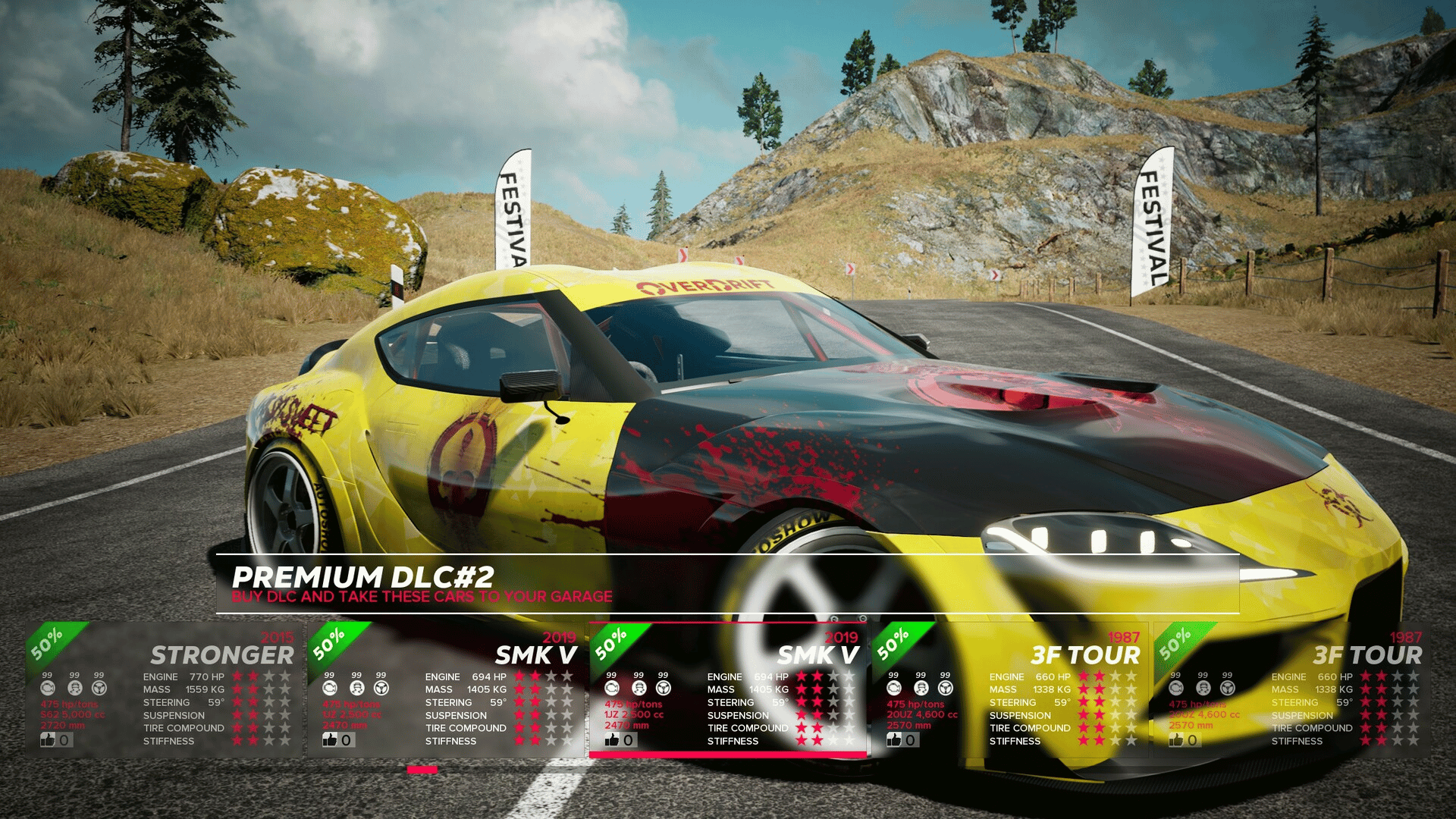The image size is (1456, 819).
Task: Select the 2015 Stronger car card
Action: (x=163, y=689)
